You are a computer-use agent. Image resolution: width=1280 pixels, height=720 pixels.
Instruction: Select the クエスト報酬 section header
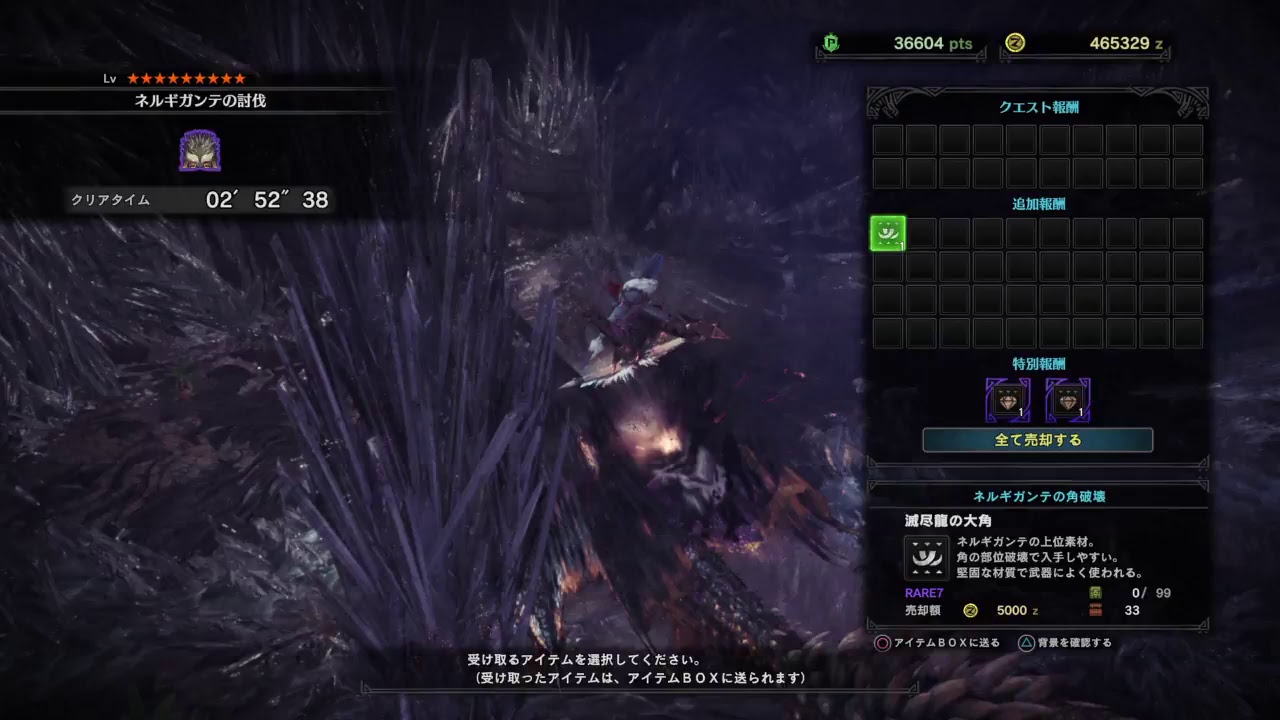pos(1037,105)
